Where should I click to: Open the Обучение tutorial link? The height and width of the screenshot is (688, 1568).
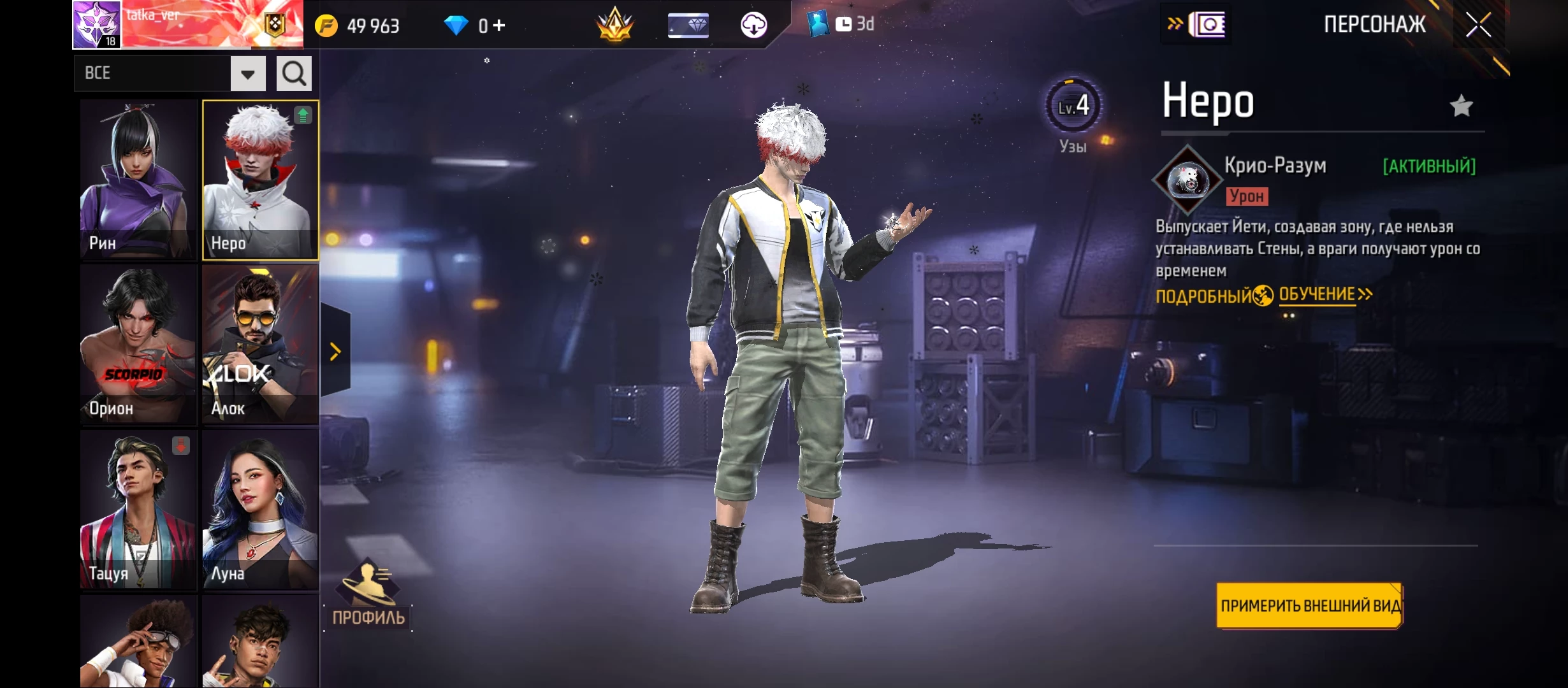coord(1324,295)
